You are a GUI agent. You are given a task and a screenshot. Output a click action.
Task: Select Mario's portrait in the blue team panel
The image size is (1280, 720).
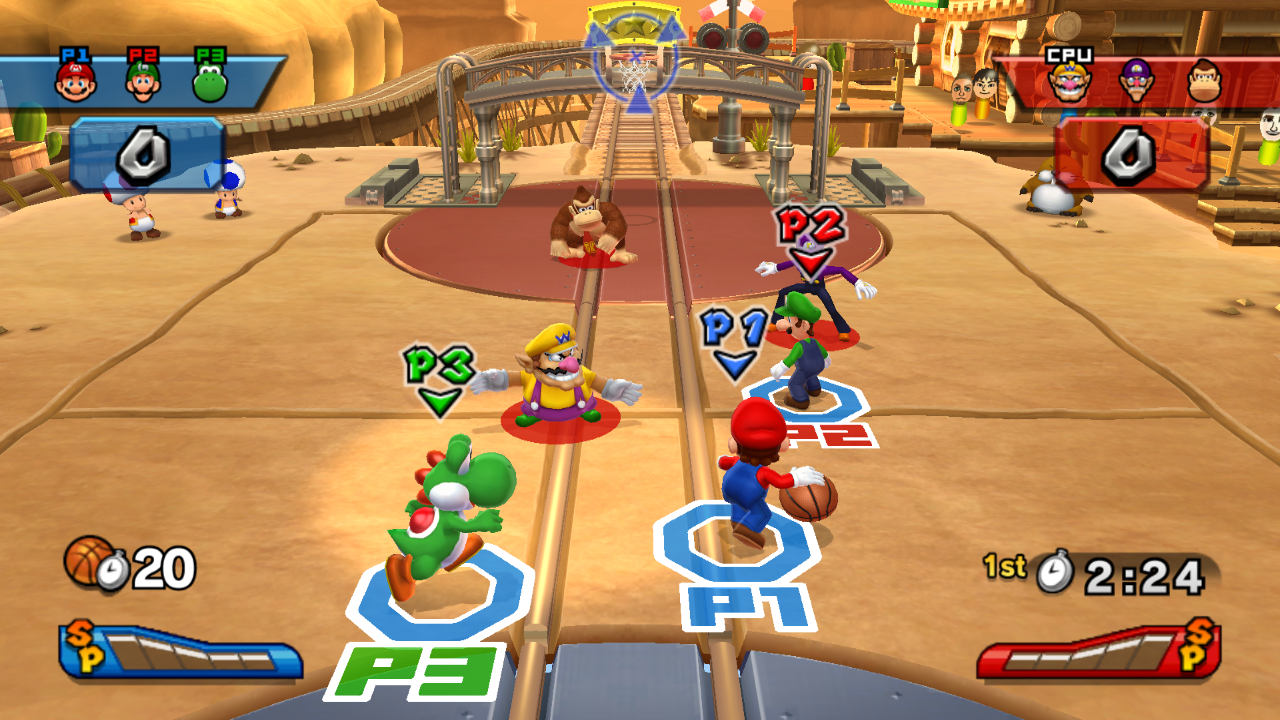(x=75, y=82)
